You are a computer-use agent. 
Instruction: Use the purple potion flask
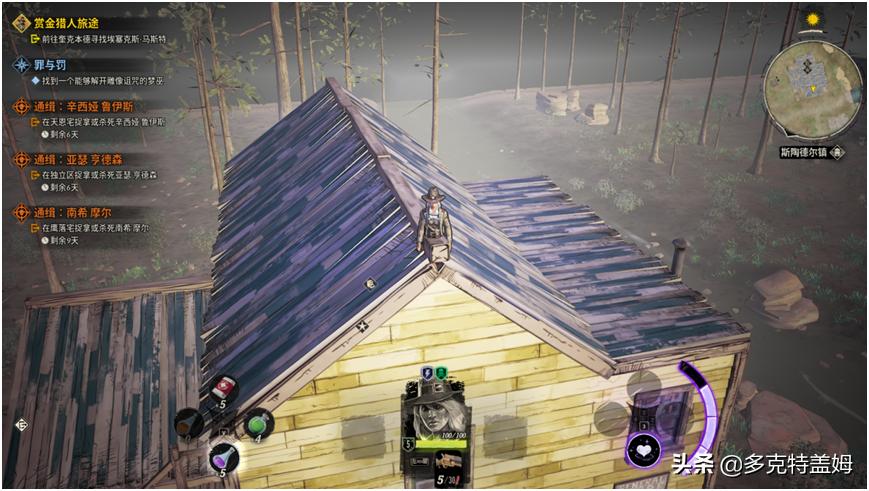(x=223, y=458)
